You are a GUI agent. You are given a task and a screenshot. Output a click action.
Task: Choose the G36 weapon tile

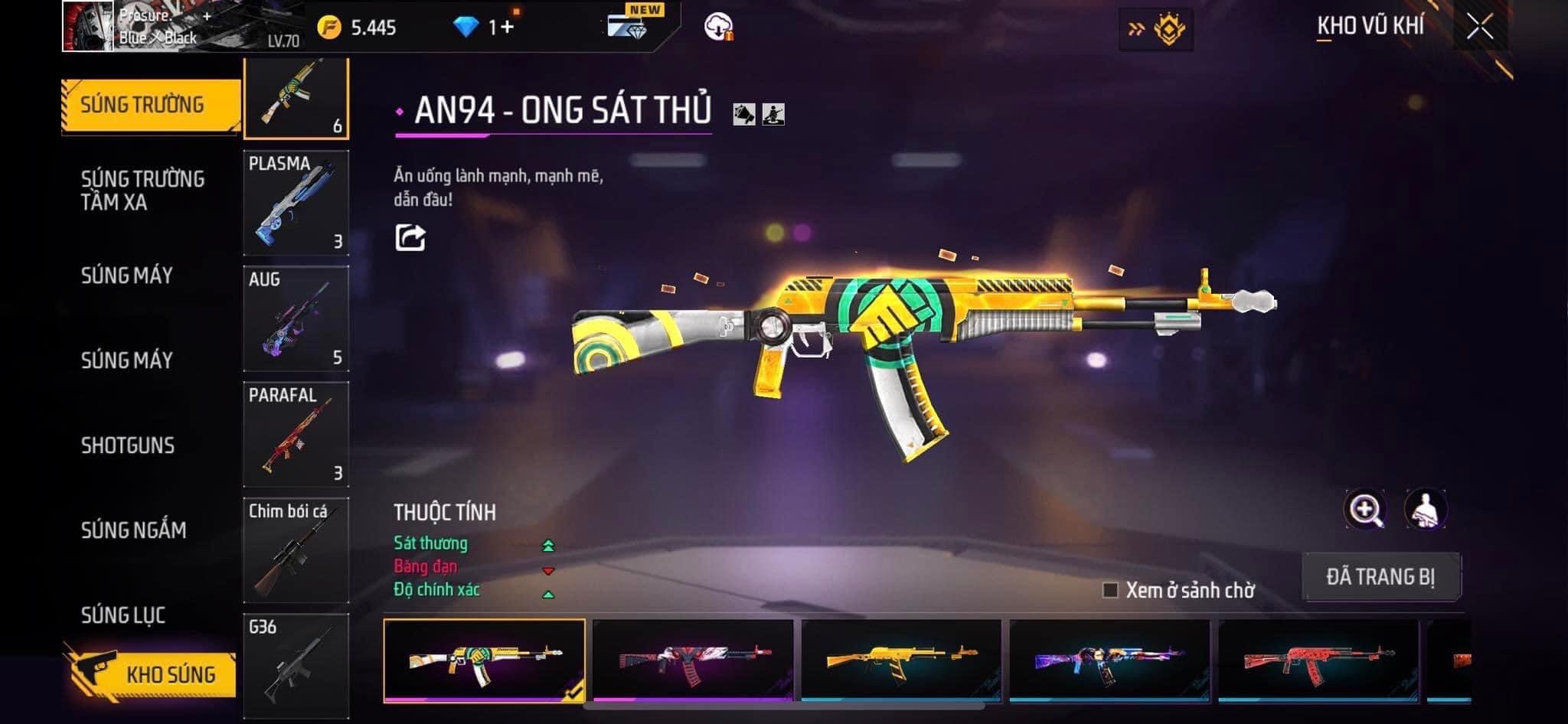point(296,664)
